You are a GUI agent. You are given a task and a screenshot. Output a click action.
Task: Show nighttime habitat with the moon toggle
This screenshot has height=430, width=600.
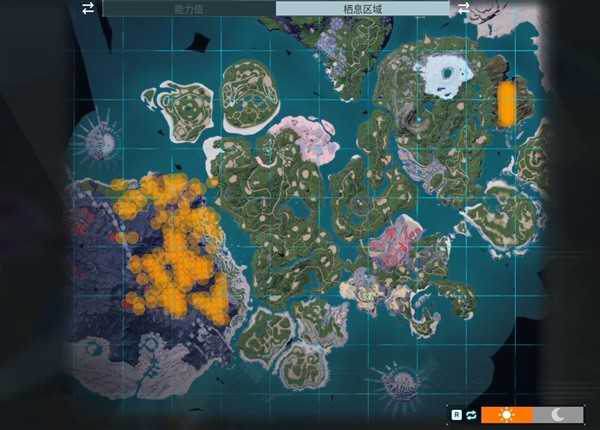[x=558, y=414]
